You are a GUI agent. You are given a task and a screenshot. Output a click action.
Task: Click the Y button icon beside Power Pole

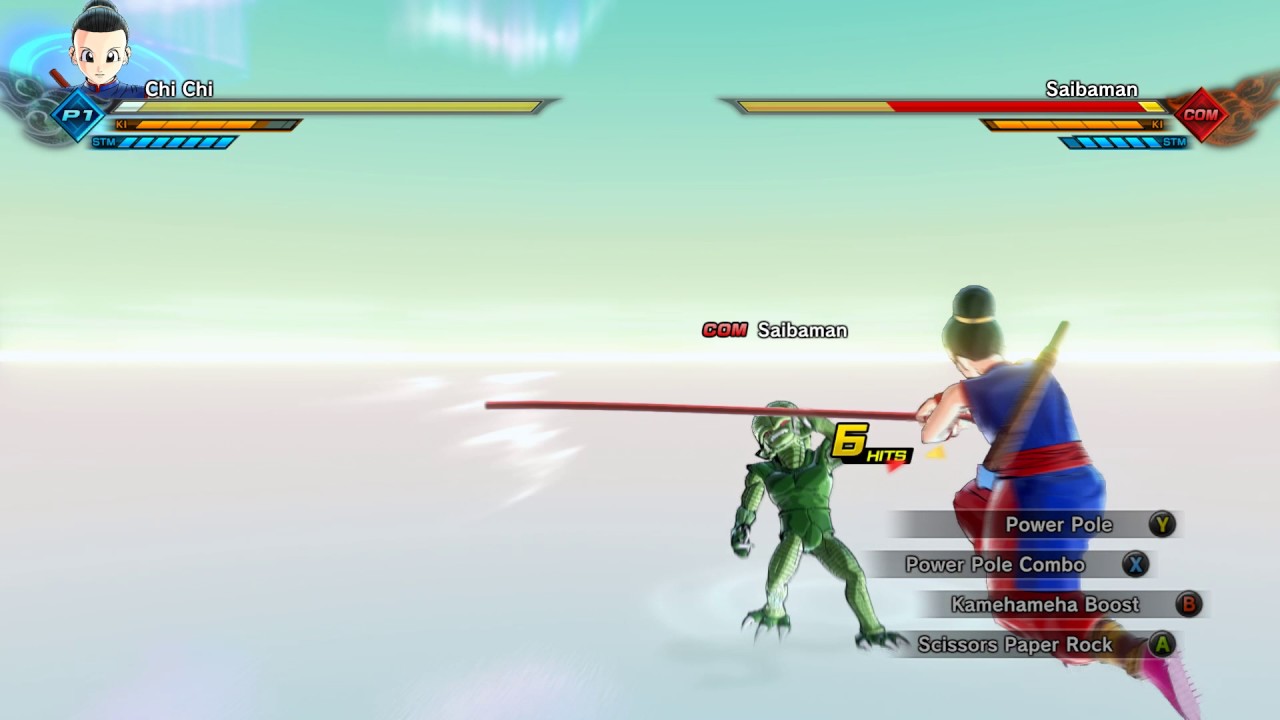(x=1161, y=524)
